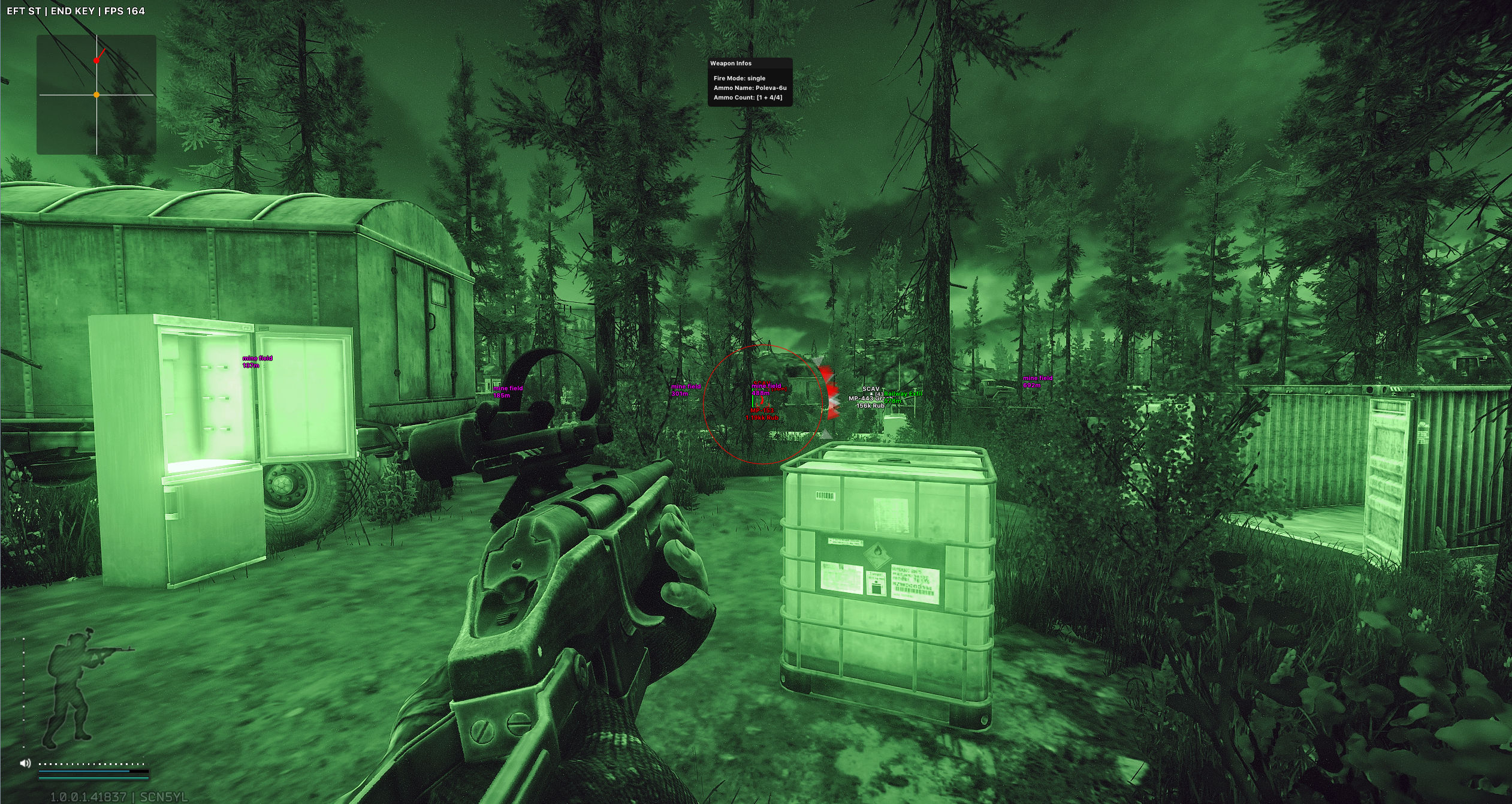
Task: Click the radar minimap panel
Action: 96,95
